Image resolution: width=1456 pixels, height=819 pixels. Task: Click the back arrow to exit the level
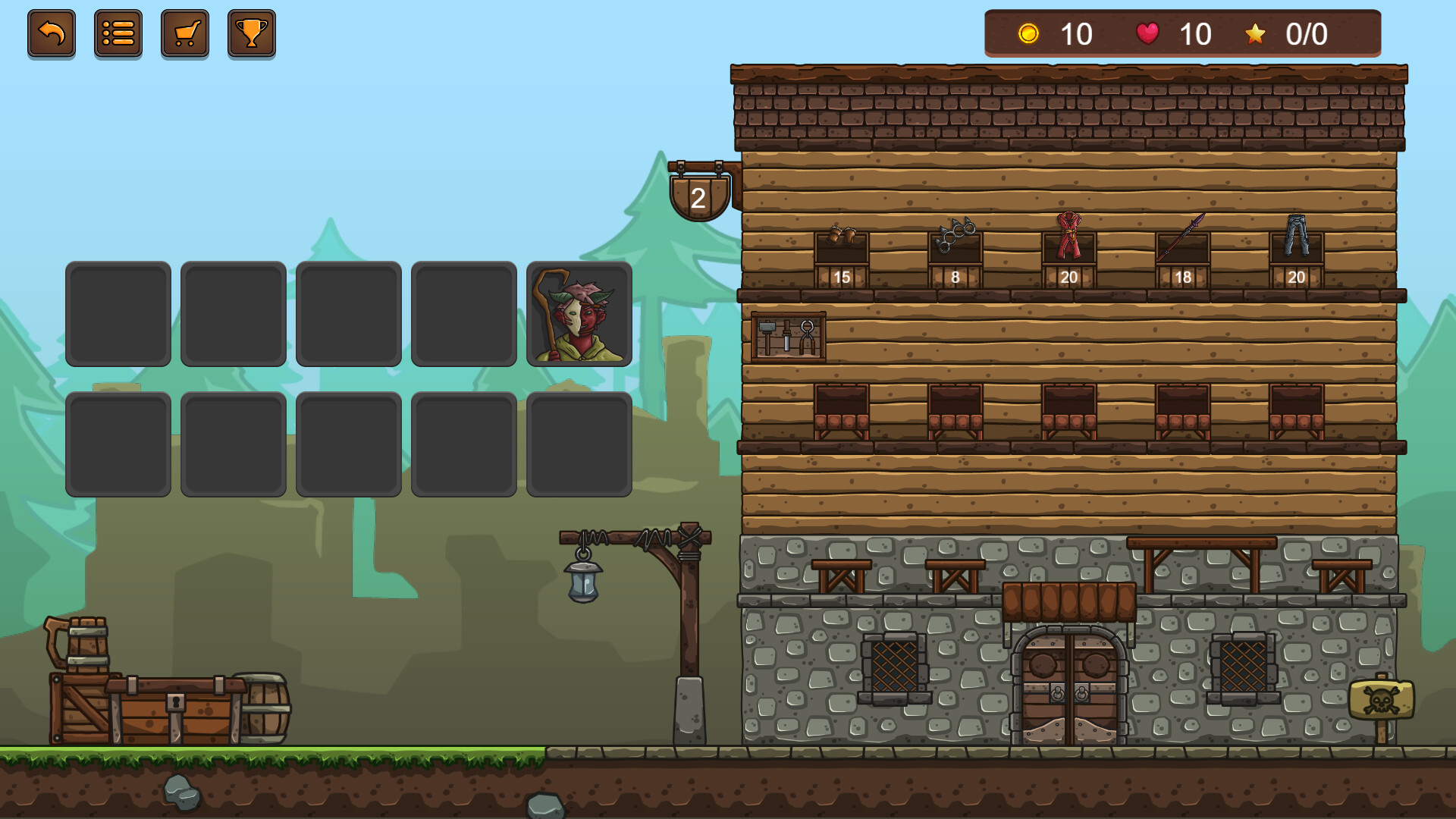click(51, 33)
